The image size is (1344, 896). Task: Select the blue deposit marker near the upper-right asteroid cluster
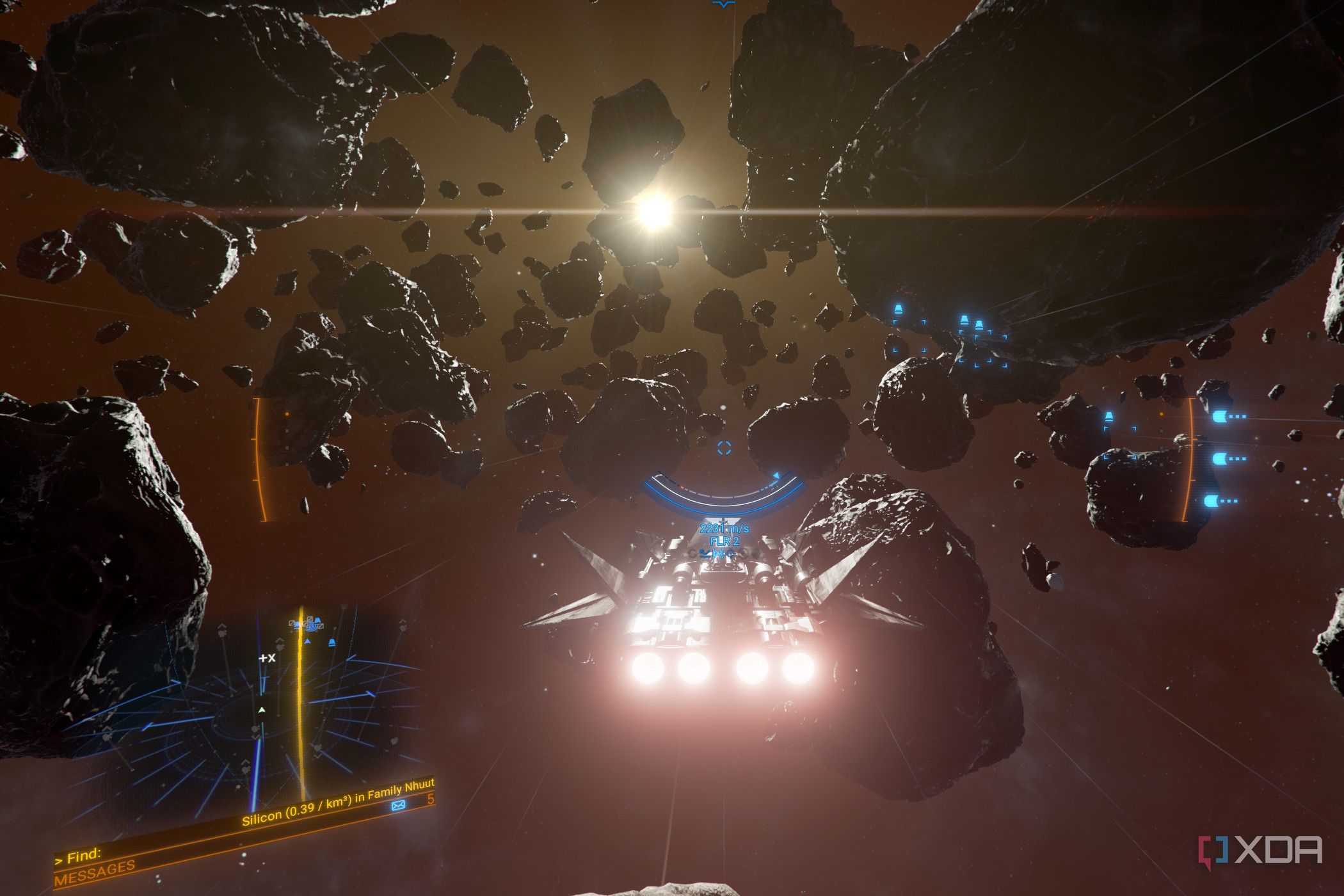[964, 318]
